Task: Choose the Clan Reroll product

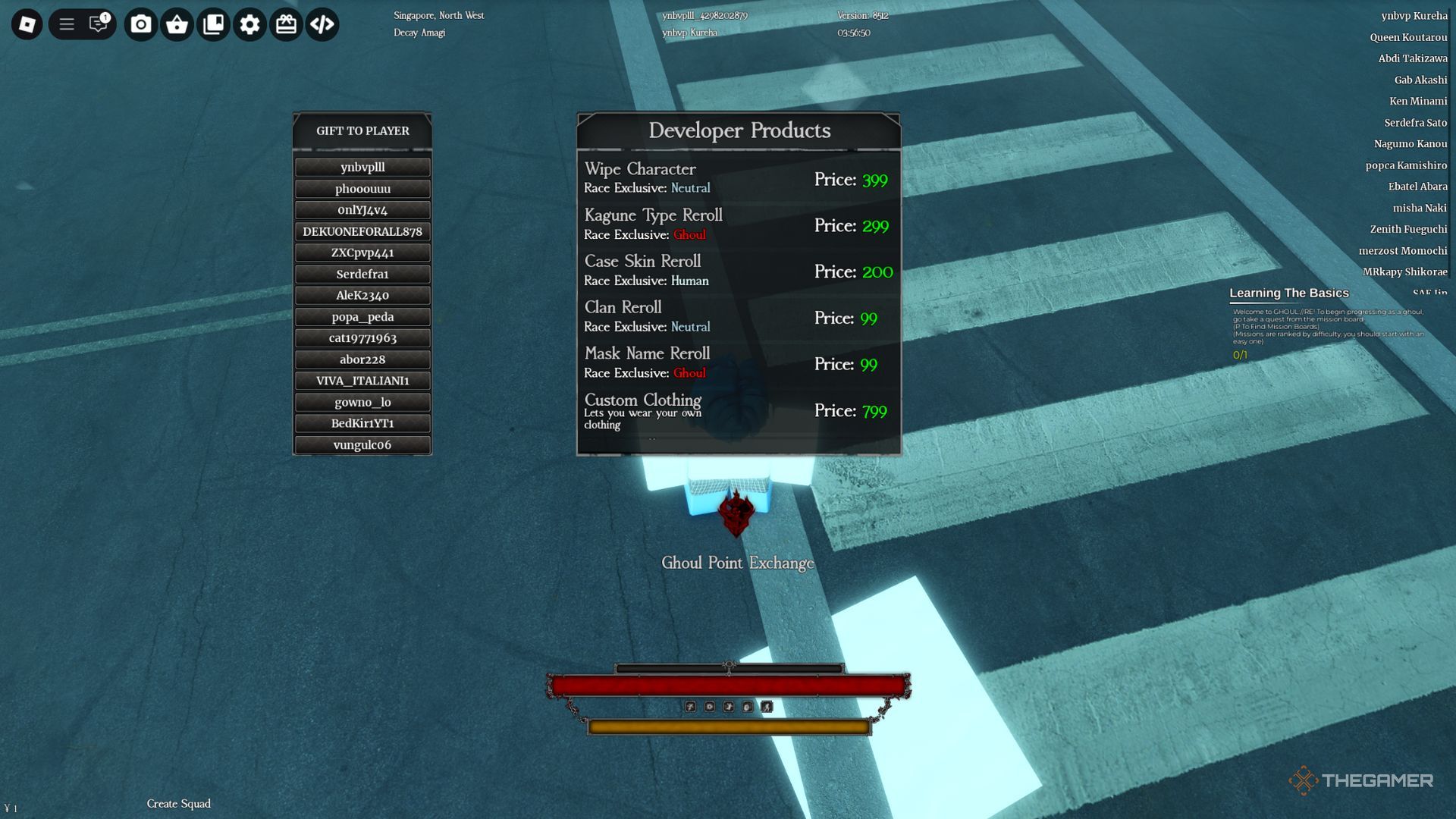Action: [738, 317]
